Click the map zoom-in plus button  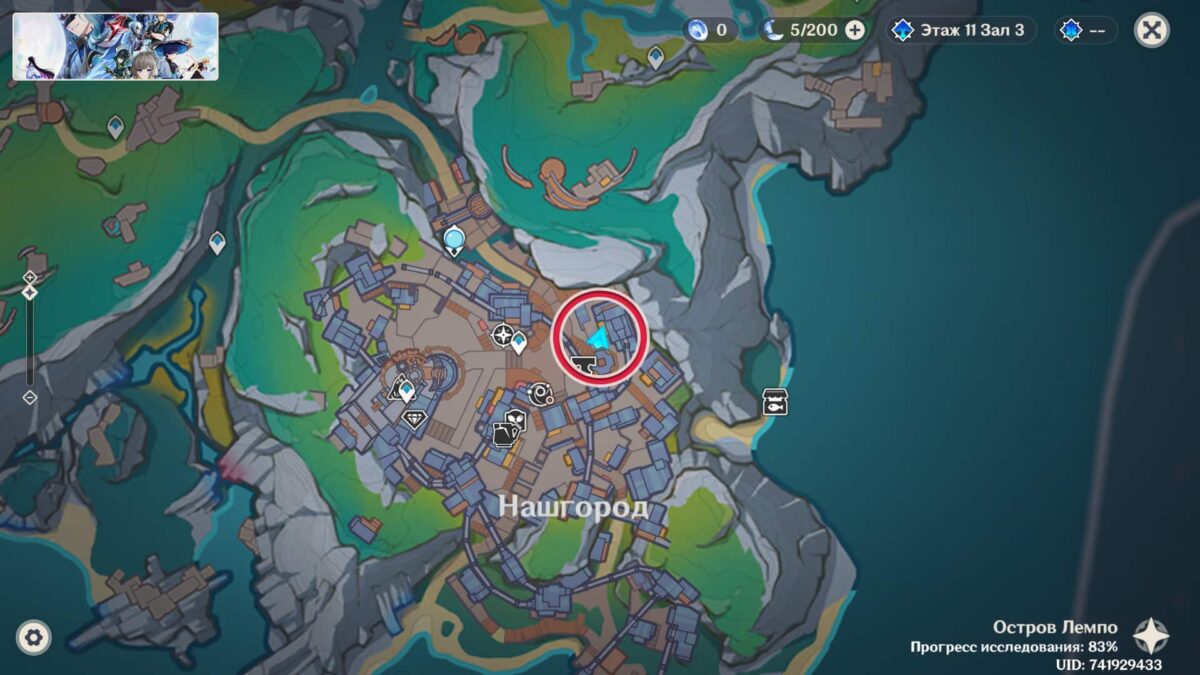tap(30, 277)
